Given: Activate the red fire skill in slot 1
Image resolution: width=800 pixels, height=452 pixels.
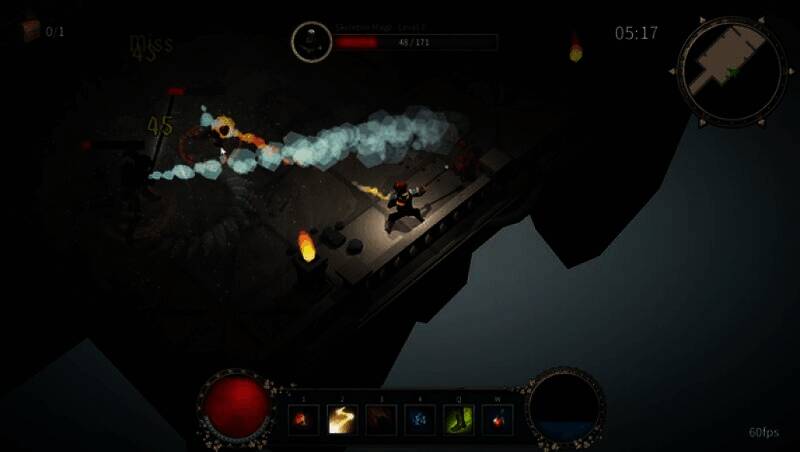Looking at the screenshot, I should (303, 419).
